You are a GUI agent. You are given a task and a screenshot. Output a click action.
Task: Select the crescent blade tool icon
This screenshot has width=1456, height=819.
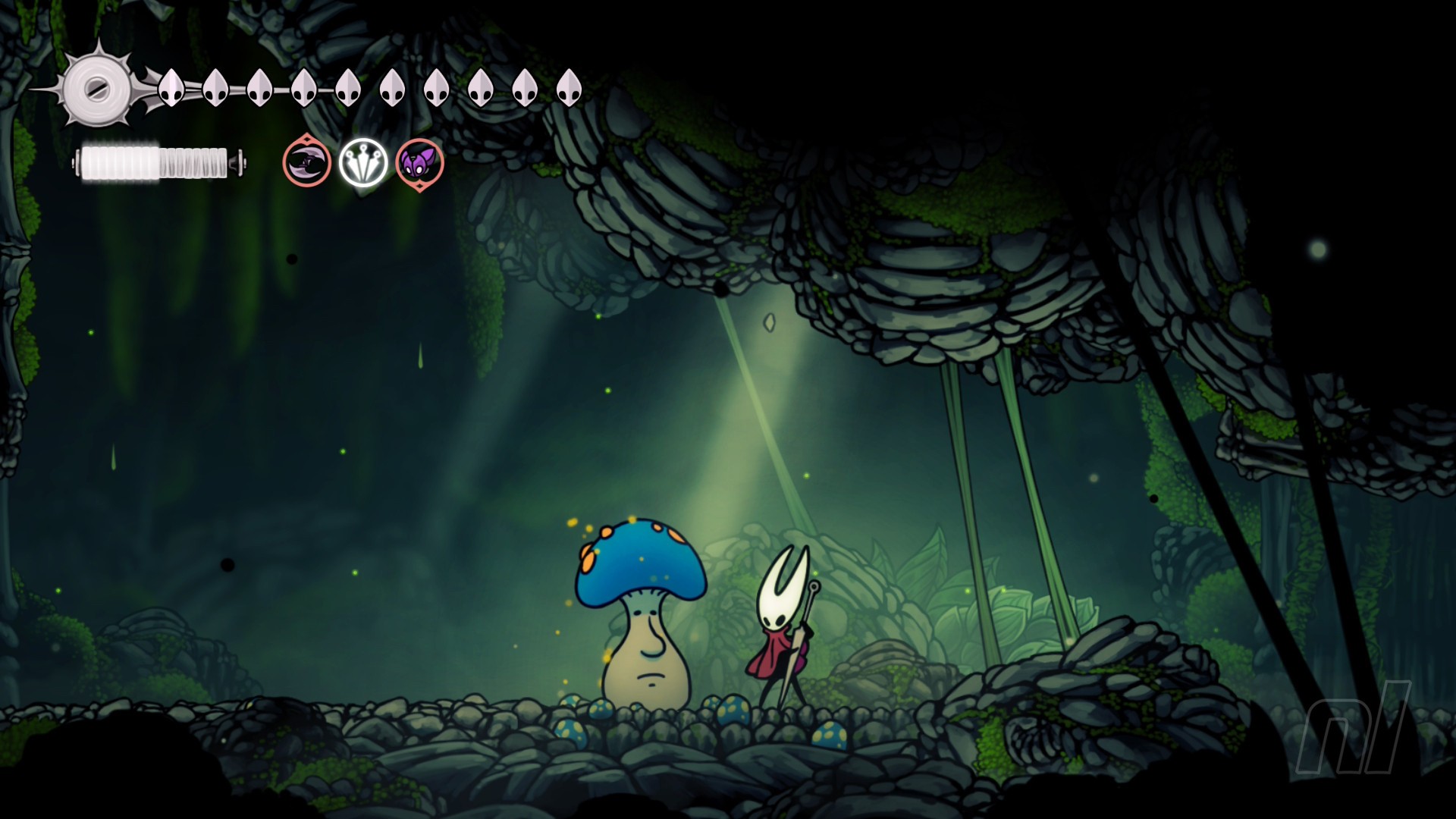click(x=307, y=162)
